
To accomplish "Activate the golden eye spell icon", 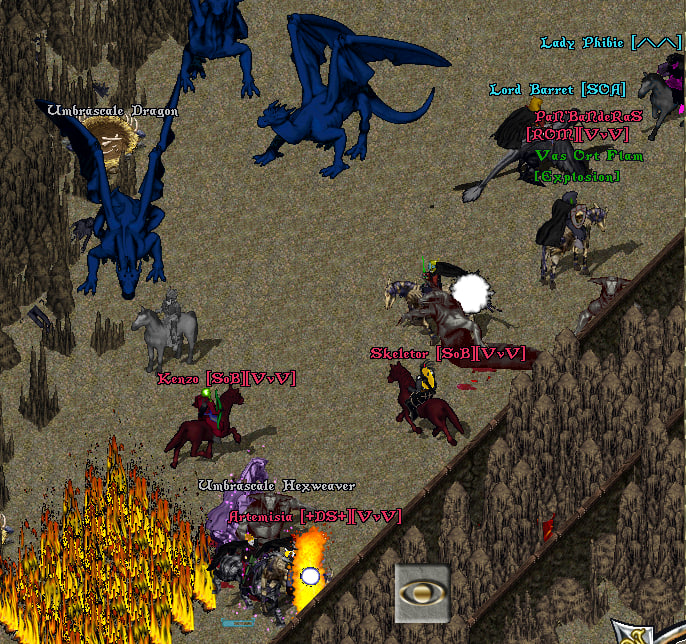I will click(421, 593).
